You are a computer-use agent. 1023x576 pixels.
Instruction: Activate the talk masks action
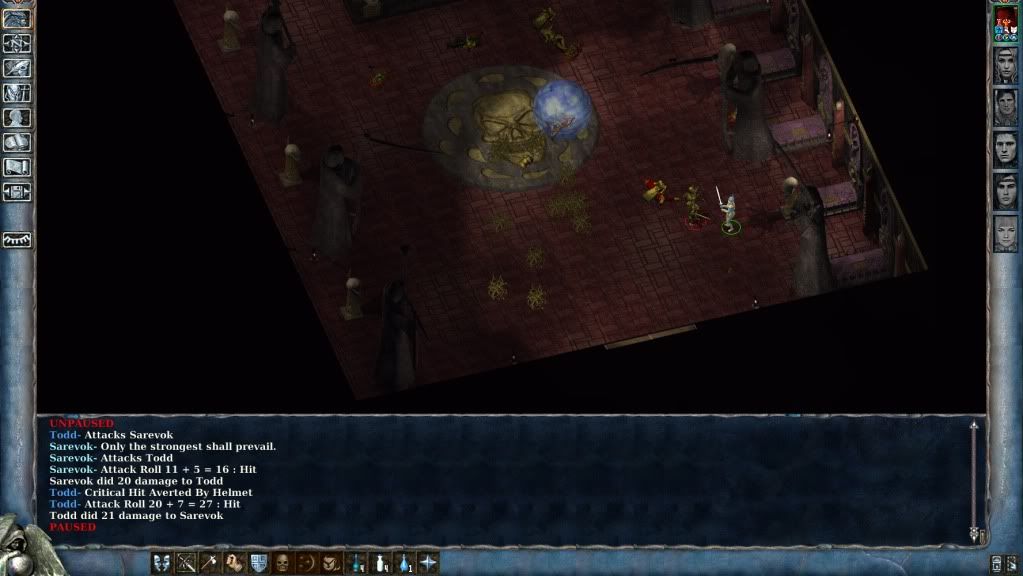coord(162,563)
